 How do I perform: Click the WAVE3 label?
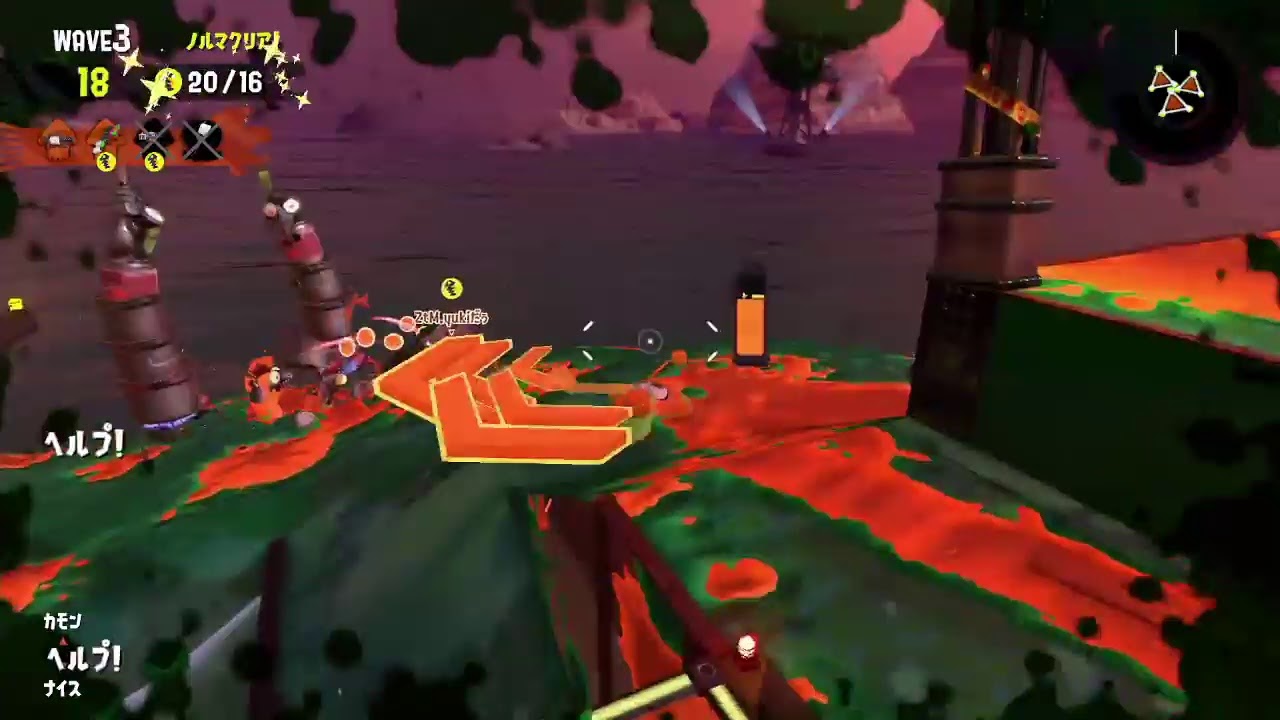coord(90,40)
